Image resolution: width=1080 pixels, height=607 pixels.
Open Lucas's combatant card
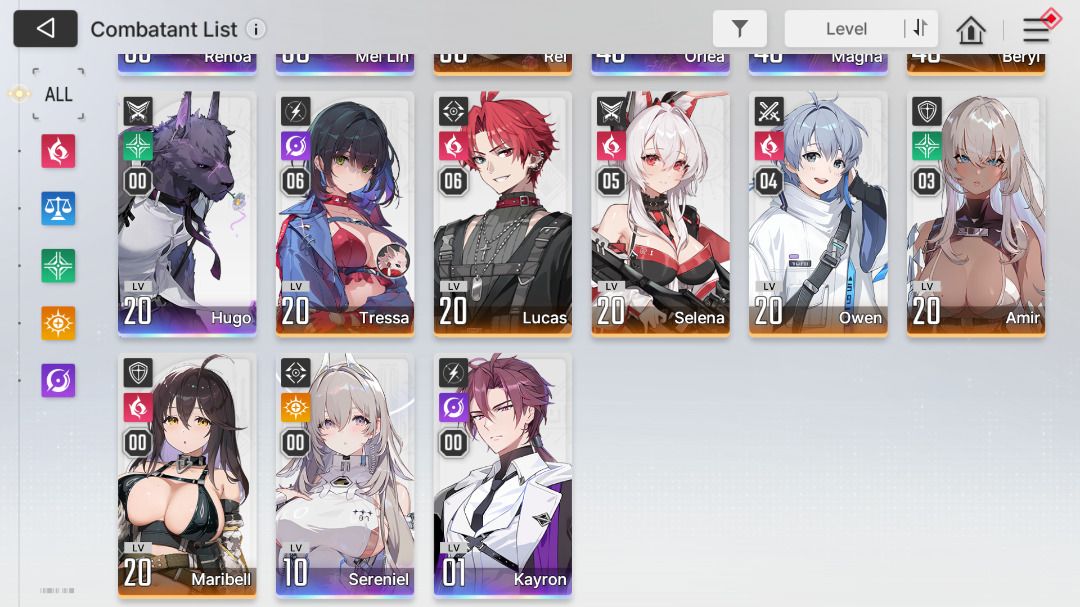(x=503, y=214)
